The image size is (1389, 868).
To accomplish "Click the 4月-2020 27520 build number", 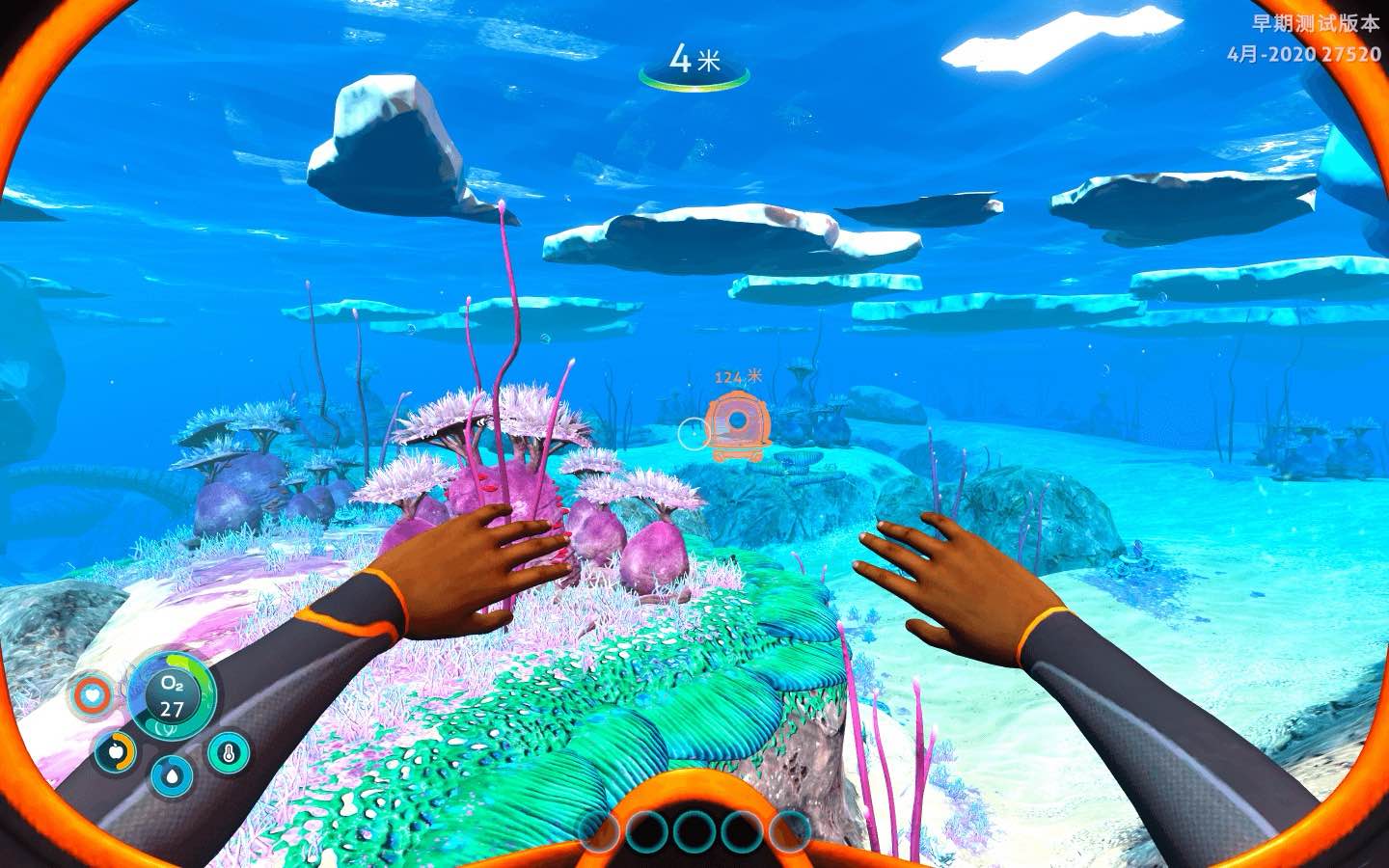I will [1304, 54].
